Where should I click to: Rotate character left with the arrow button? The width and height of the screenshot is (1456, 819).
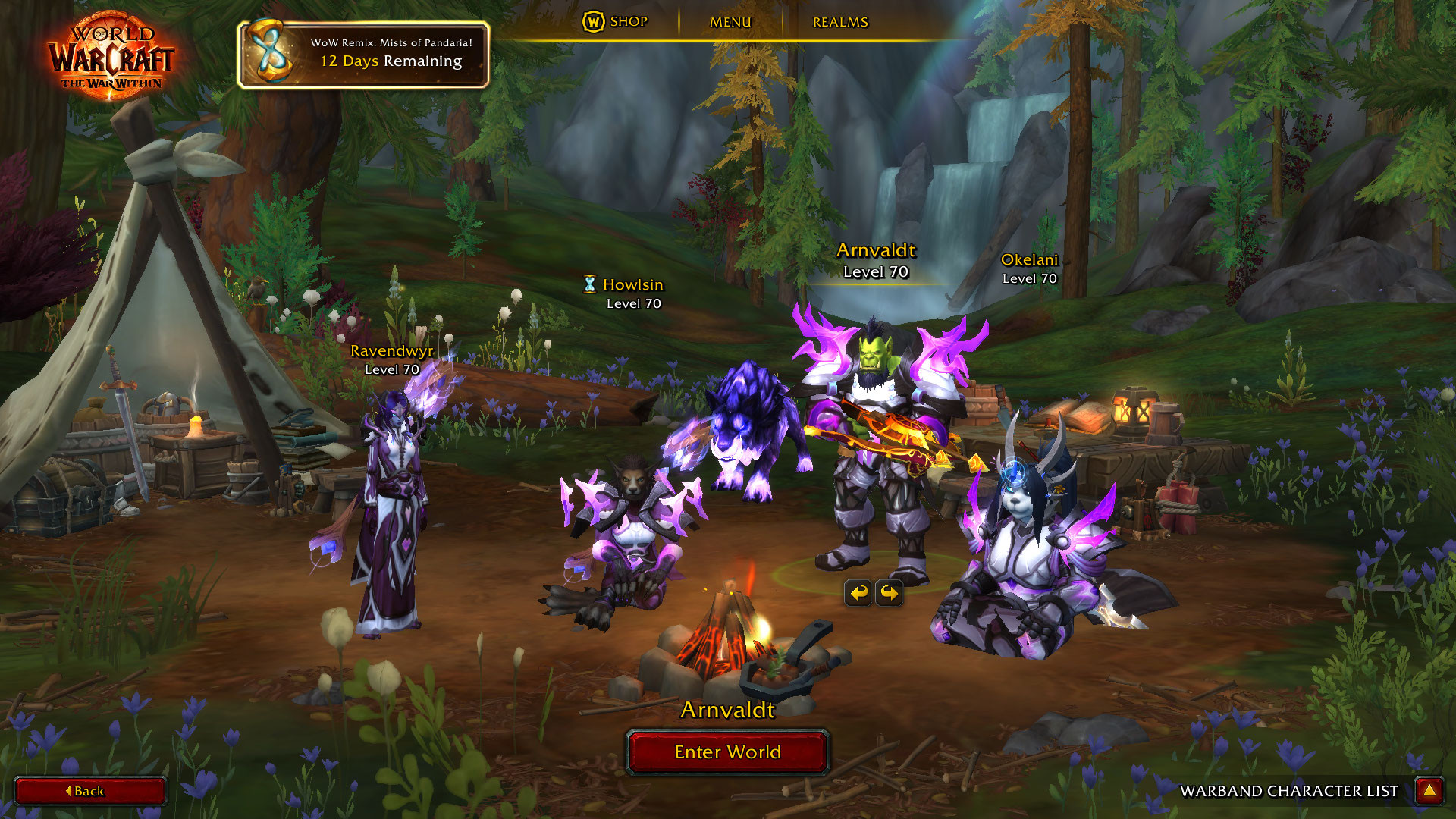[858, 592]
